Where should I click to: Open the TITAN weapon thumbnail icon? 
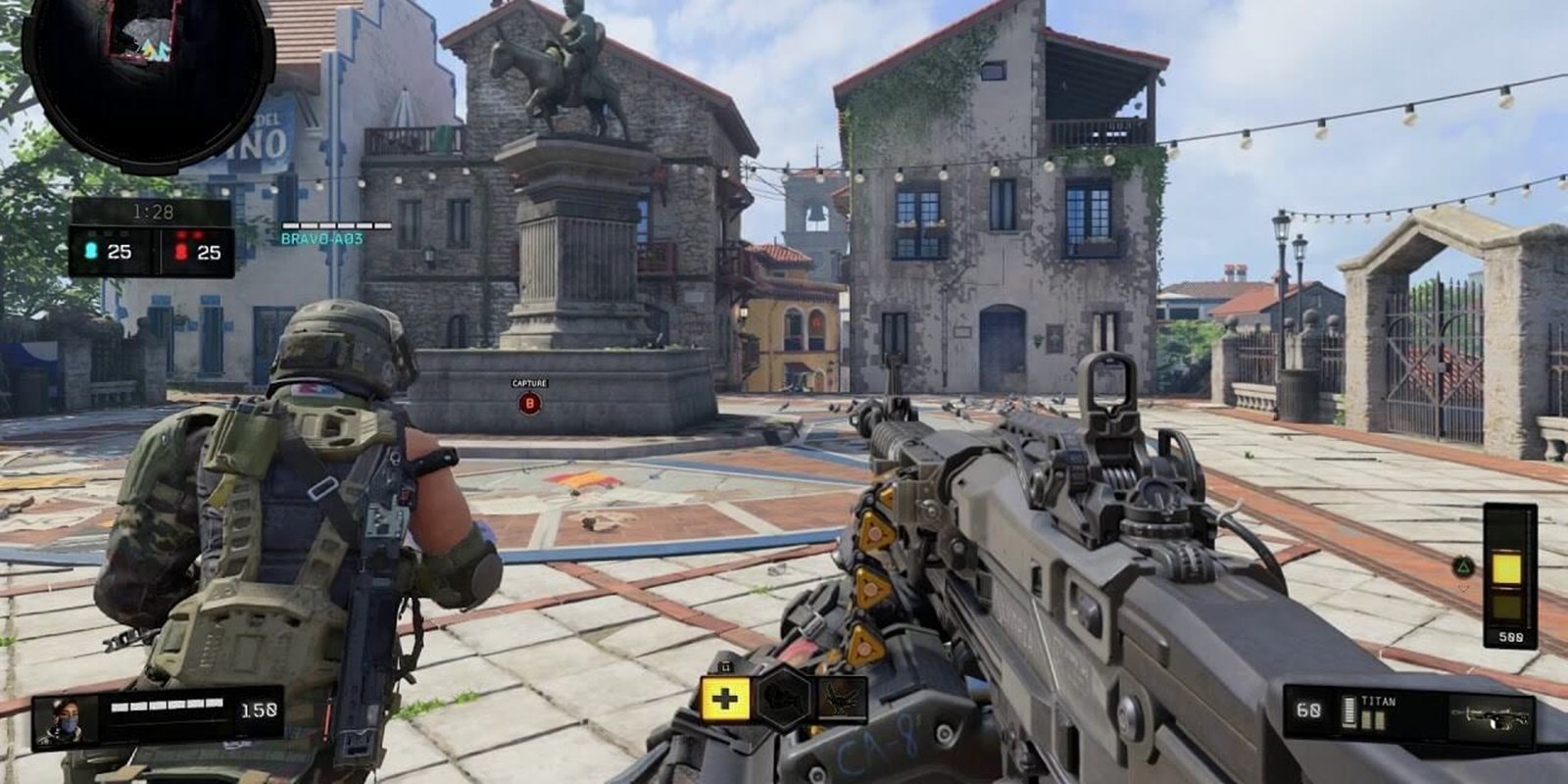click(1490, 717)
